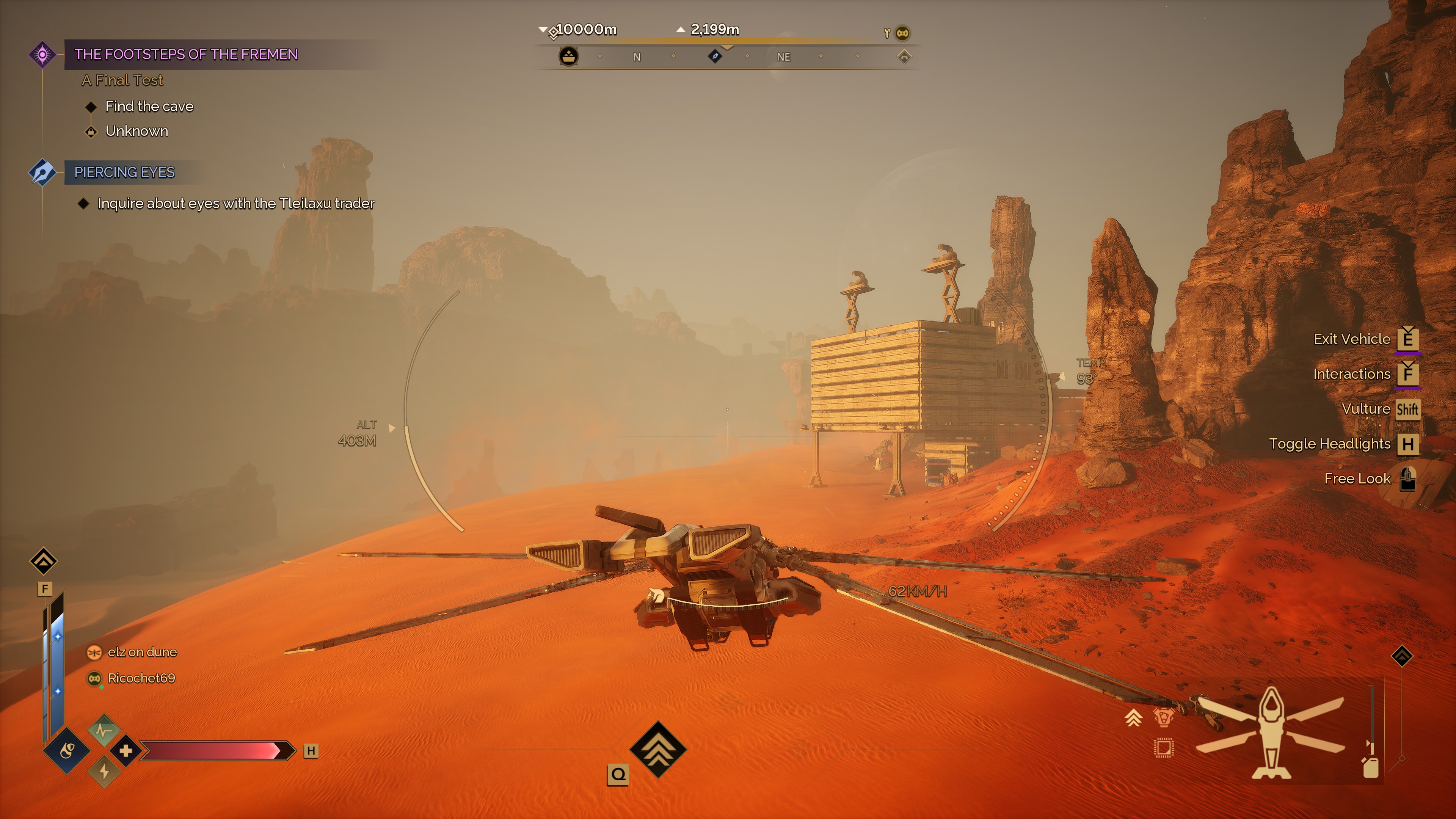Click the blue pen-nib quest marker on compass
1456x819 pixels.
coord(715,56)
